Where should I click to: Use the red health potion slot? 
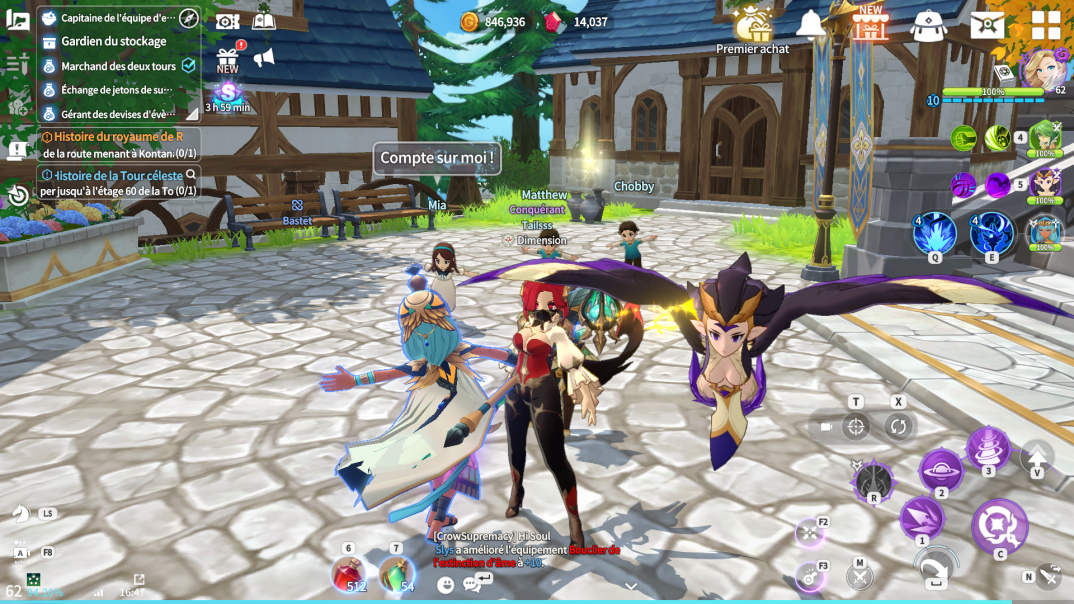[348, 575]
